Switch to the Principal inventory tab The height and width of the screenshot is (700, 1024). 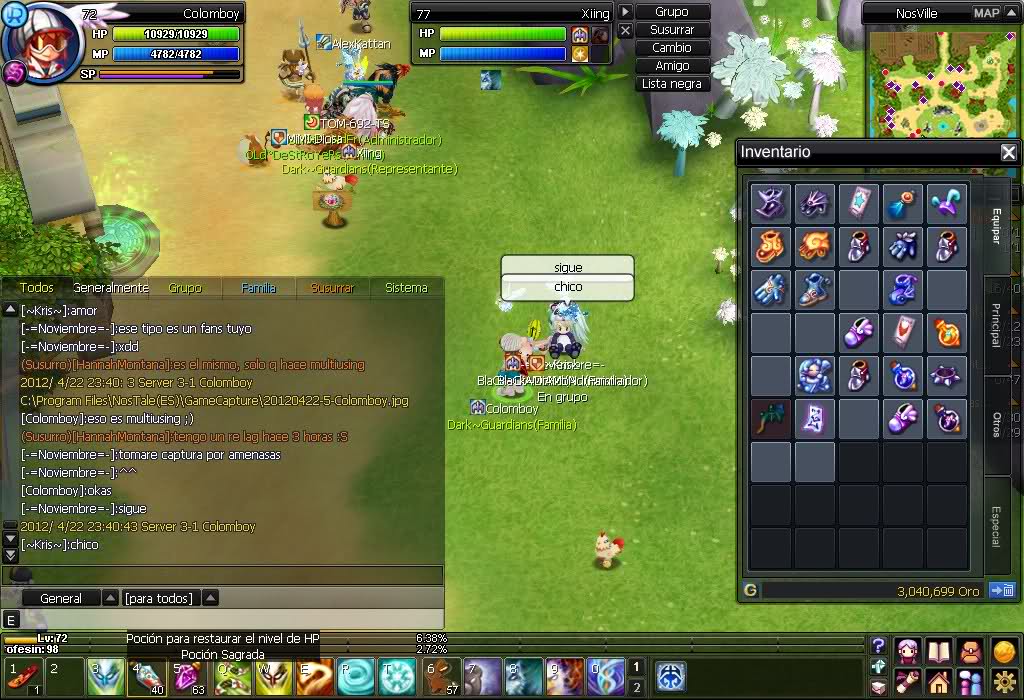pyautogui.click(x=996, y=324)
